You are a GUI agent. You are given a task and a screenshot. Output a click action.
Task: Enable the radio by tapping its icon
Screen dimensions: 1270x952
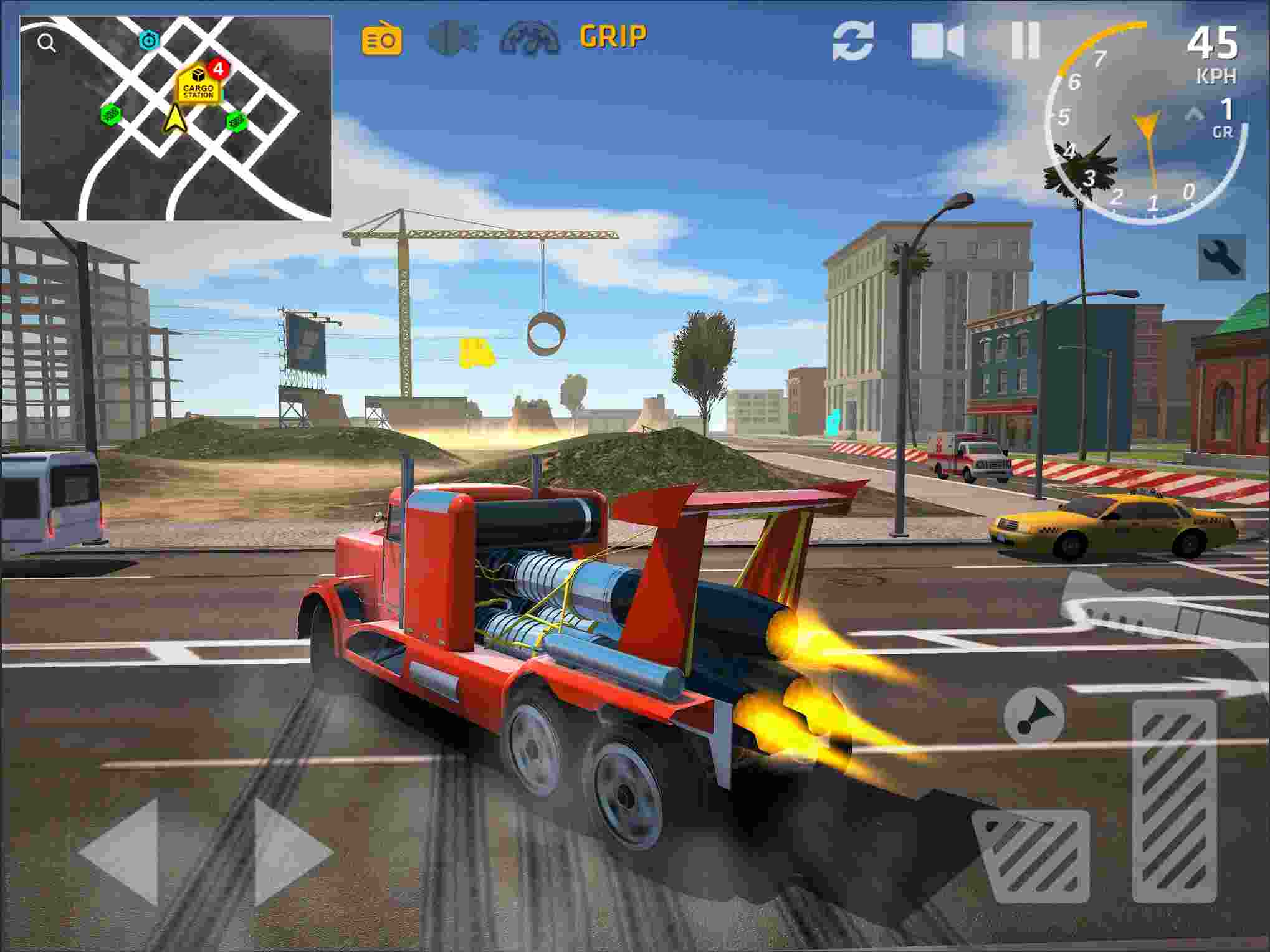[382, 39]
